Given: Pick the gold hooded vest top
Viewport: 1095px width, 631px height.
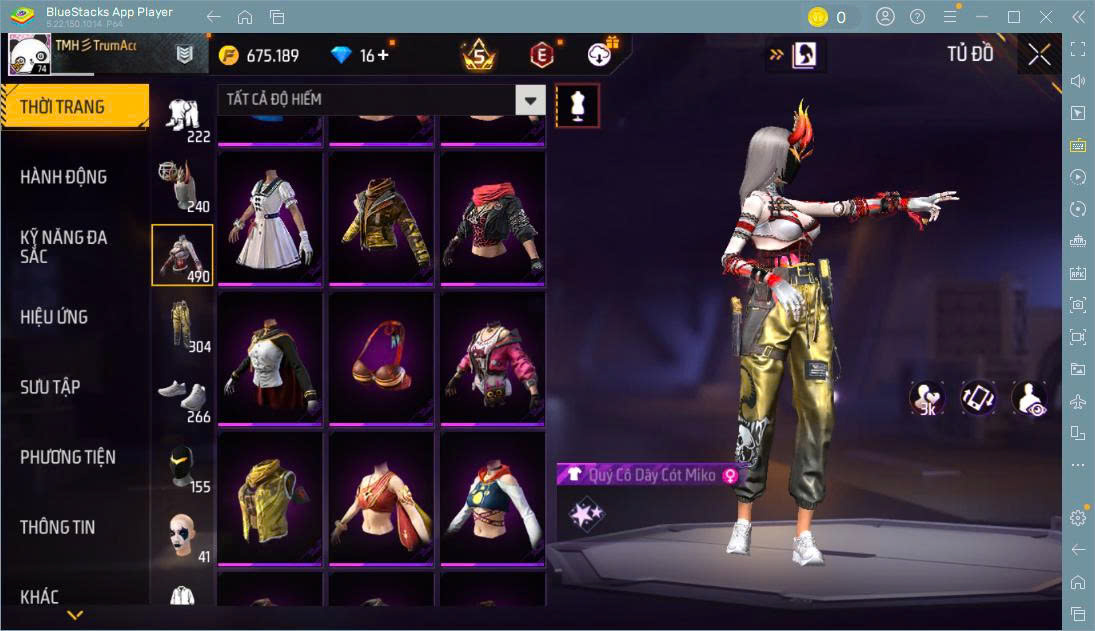Looking at the screenshot, I should click(270, 497).
